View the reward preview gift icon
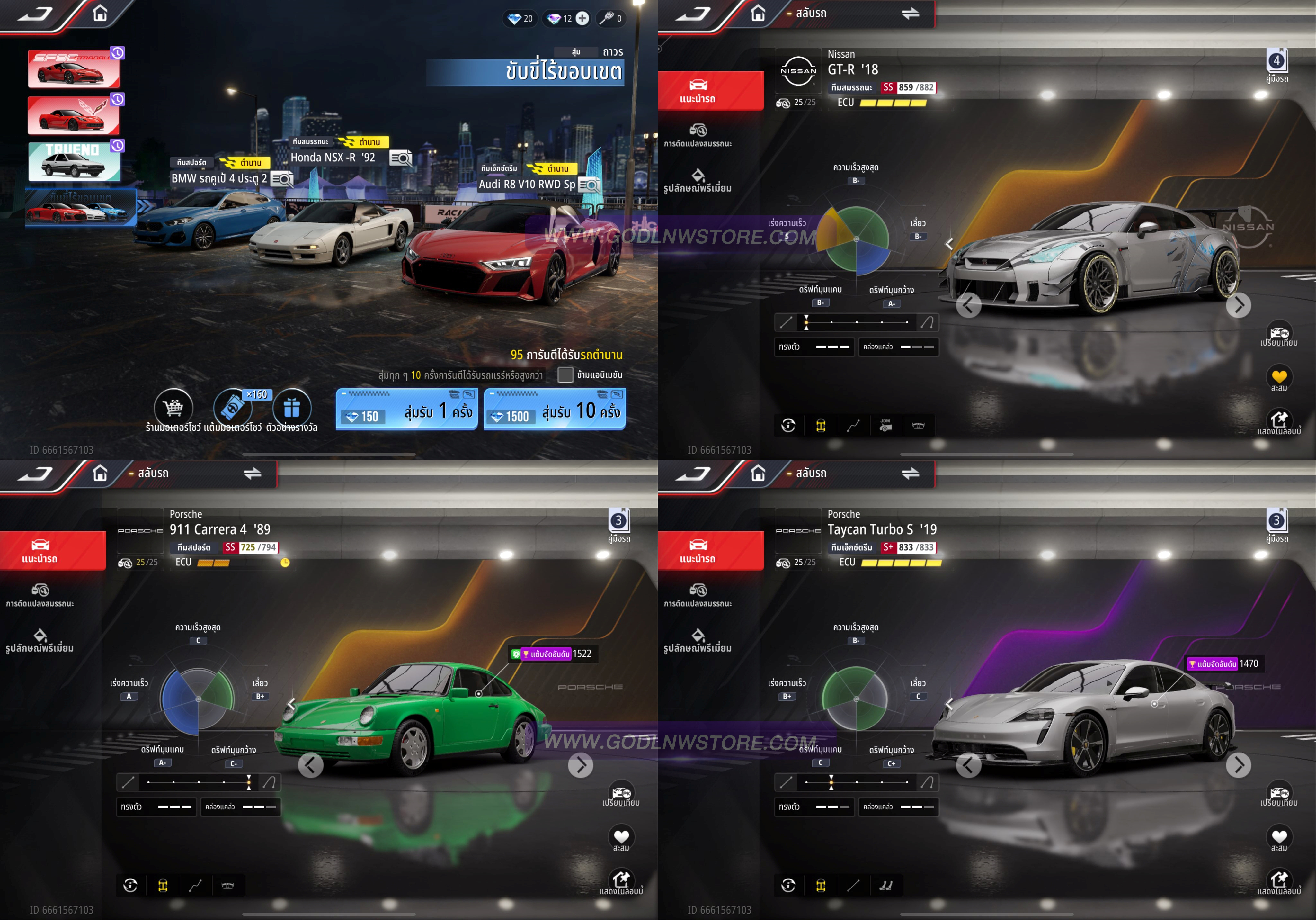 pos(292,408)
